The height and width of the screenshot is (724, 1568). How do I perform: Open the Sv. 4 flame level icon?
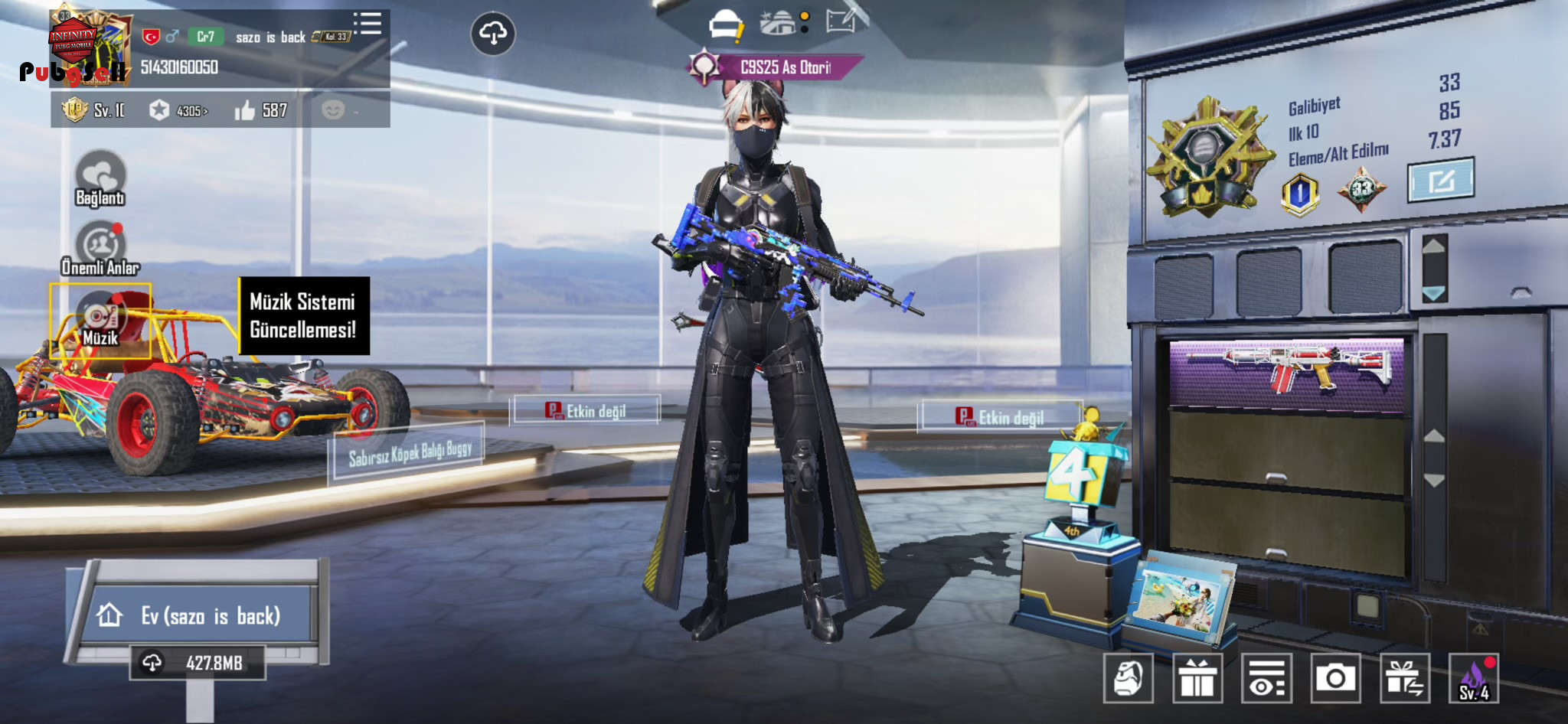pos(1474,678)
